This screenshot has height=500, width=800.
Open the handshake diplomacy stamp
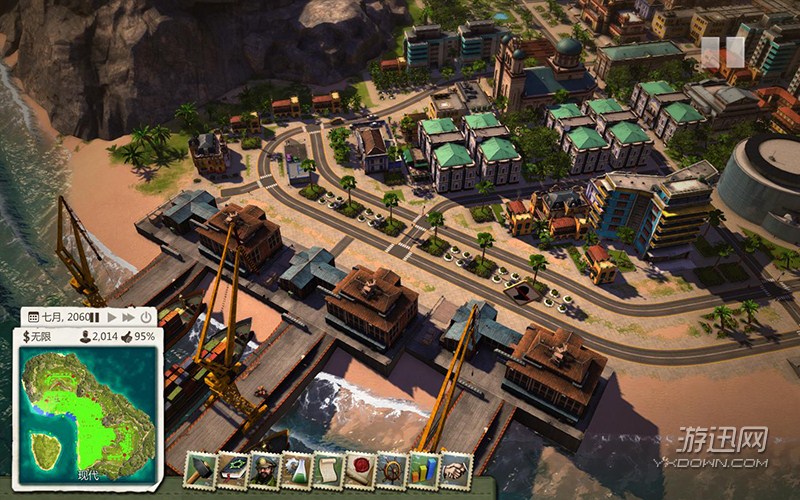455,470
